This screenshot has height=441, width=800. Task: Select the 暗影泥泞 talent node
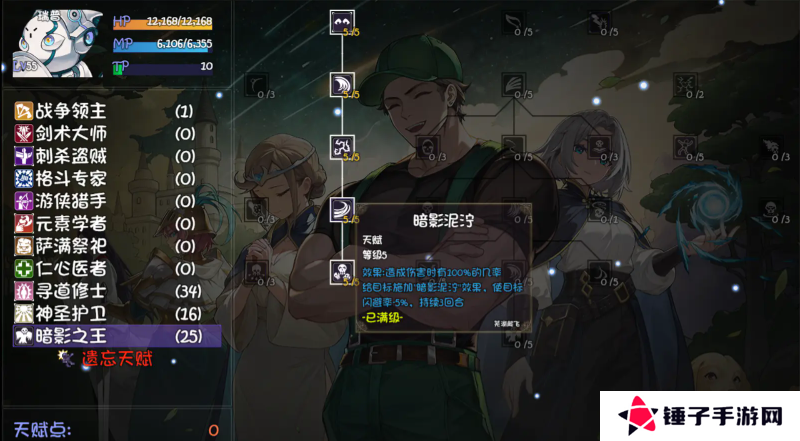pyautogui.click(x=342, y=210)
